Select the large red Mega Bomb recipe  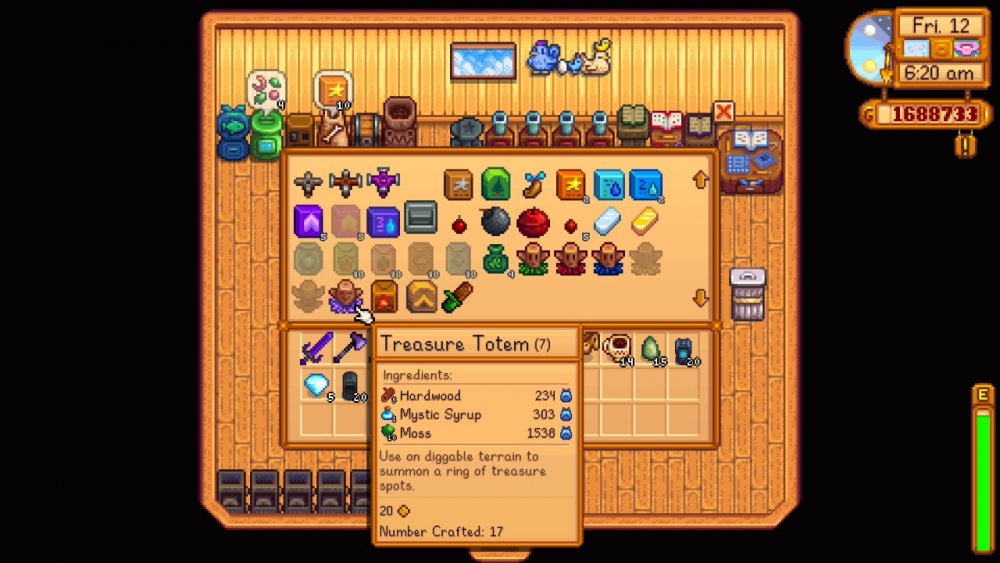(x=533, y=221)
